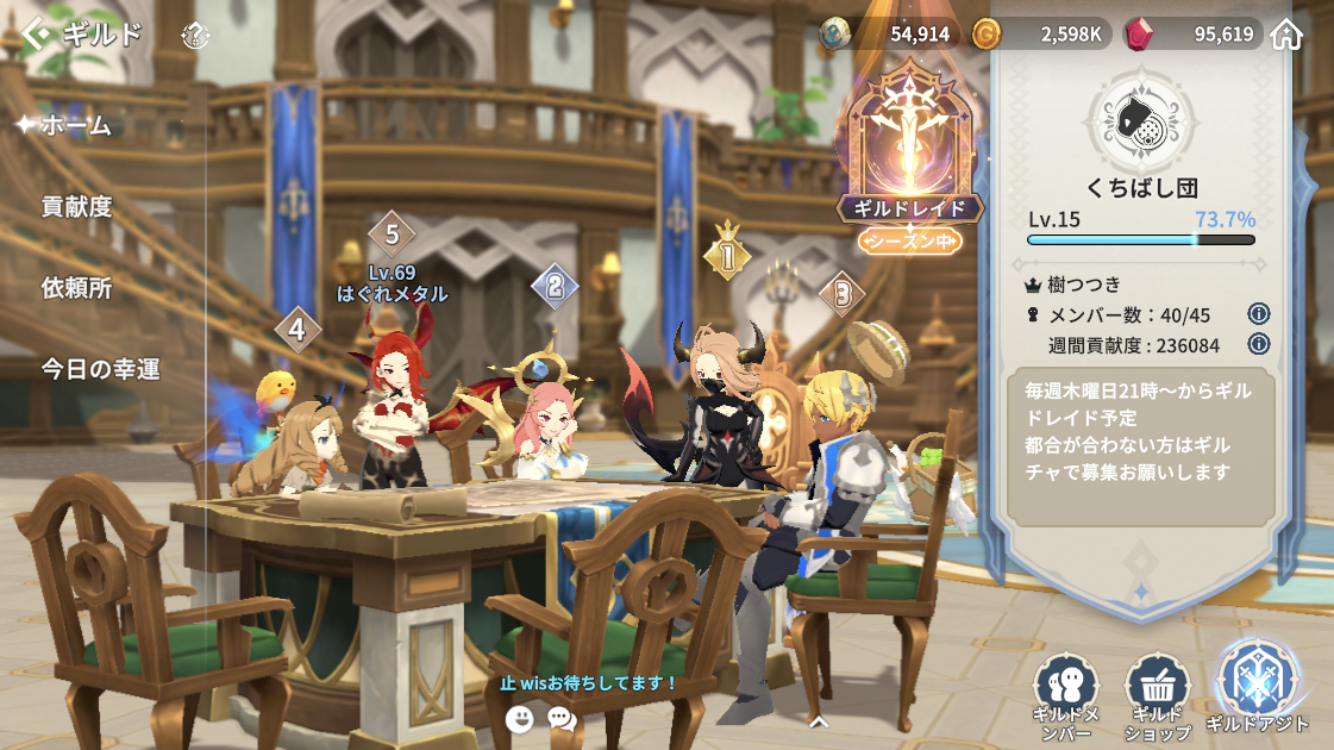Tap the red gem currency counter

click(x=1192, y=35)
